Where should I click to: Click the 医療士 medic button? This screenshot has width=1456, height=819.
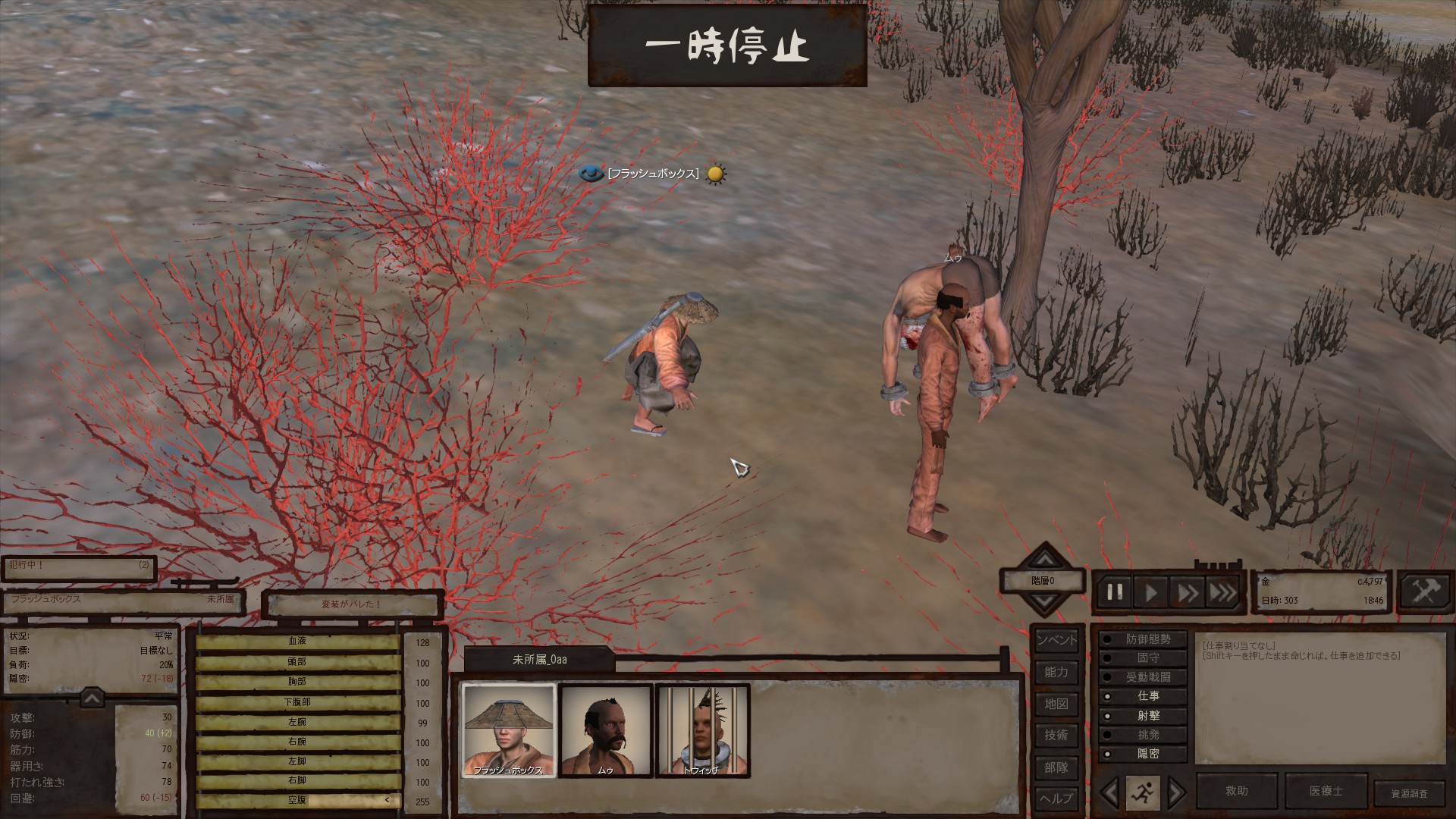(x=1326, y=791)
